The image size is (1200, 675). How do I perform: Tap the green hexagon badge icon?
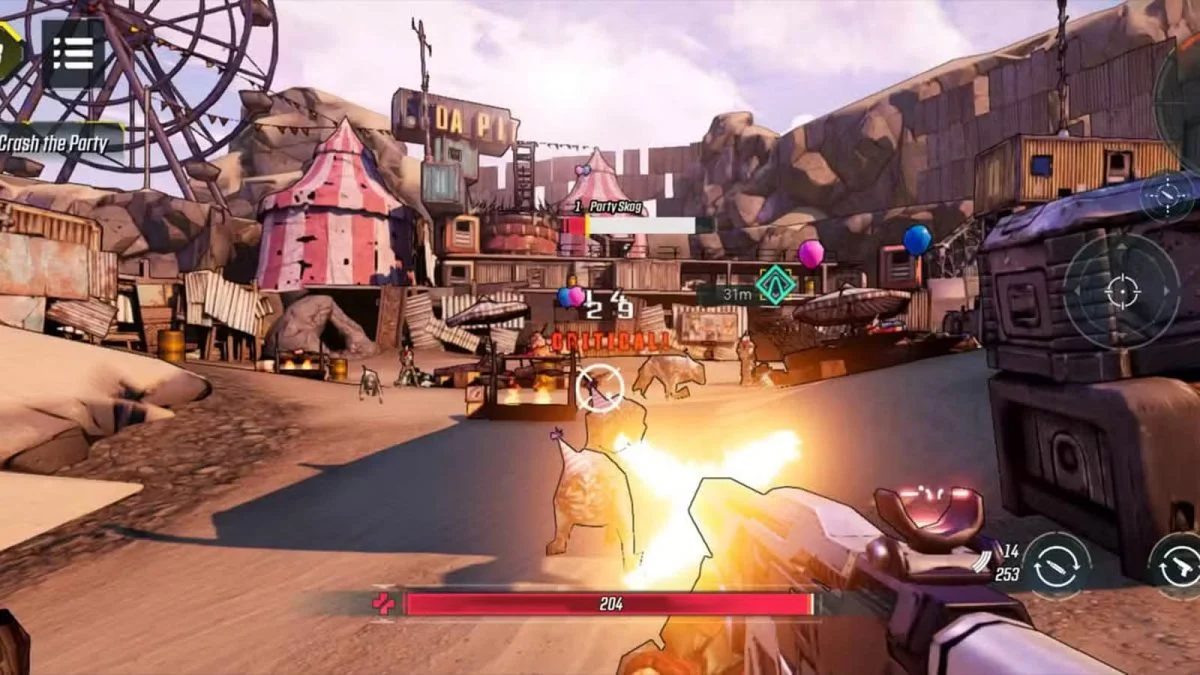coord(8,48)
